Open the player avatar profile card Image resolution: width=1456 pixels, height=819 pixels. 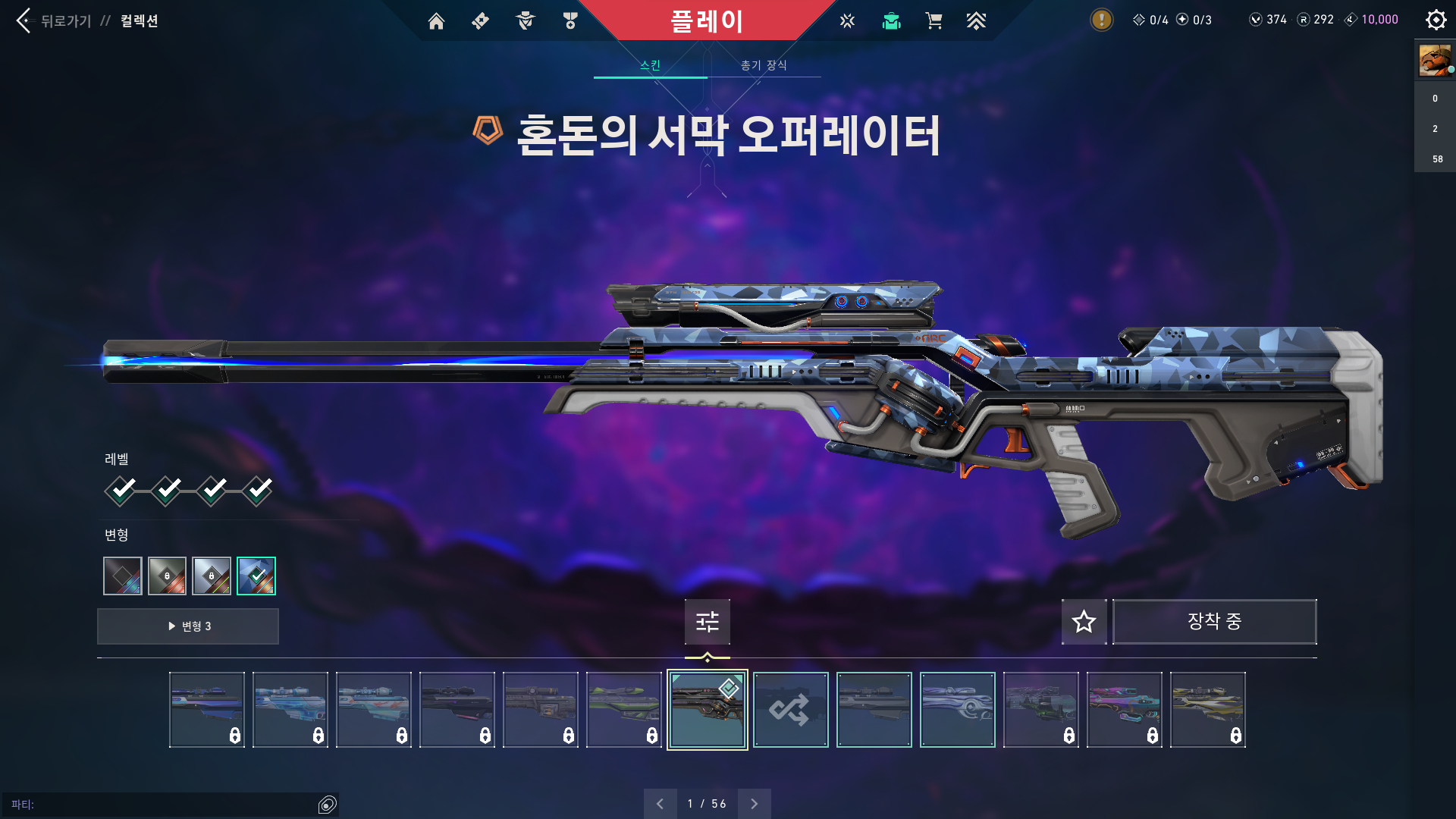click(x=1435, y=61)
